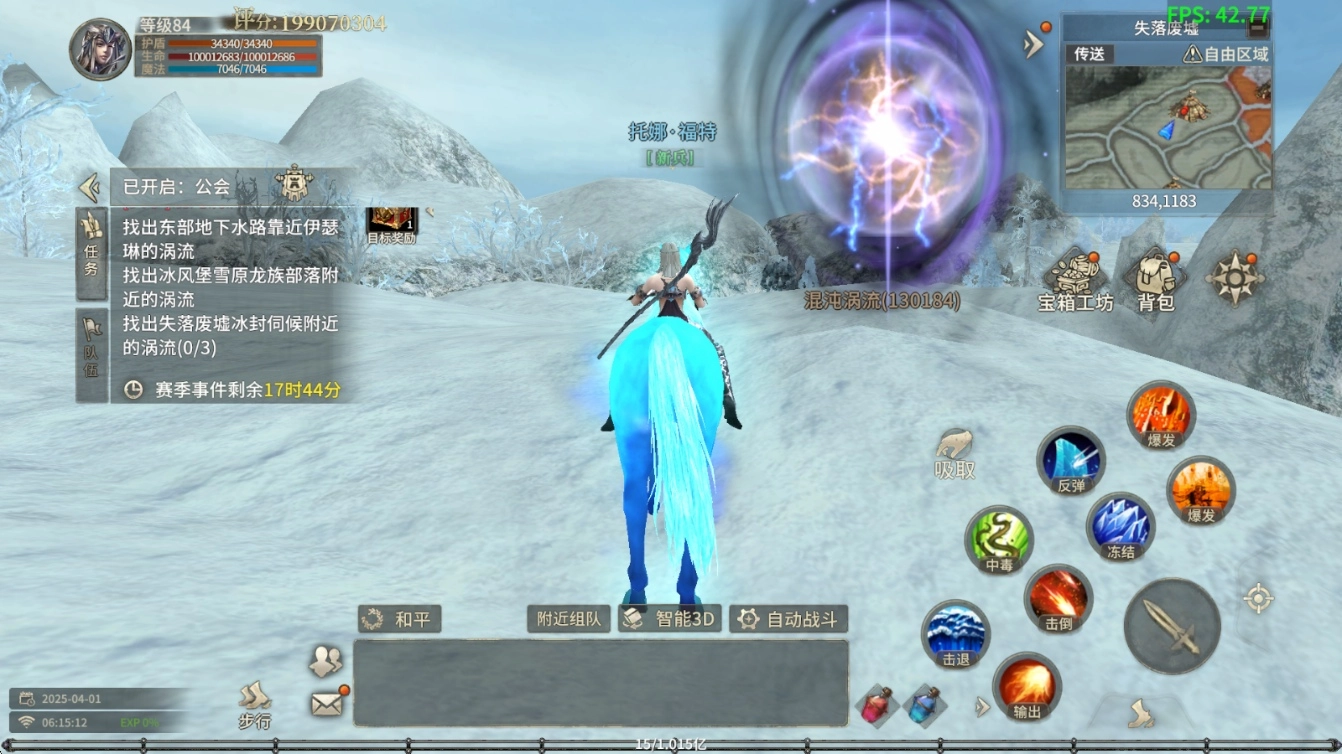Open the 背包 backpack

pyautogui.click(x=1155, y=280)
